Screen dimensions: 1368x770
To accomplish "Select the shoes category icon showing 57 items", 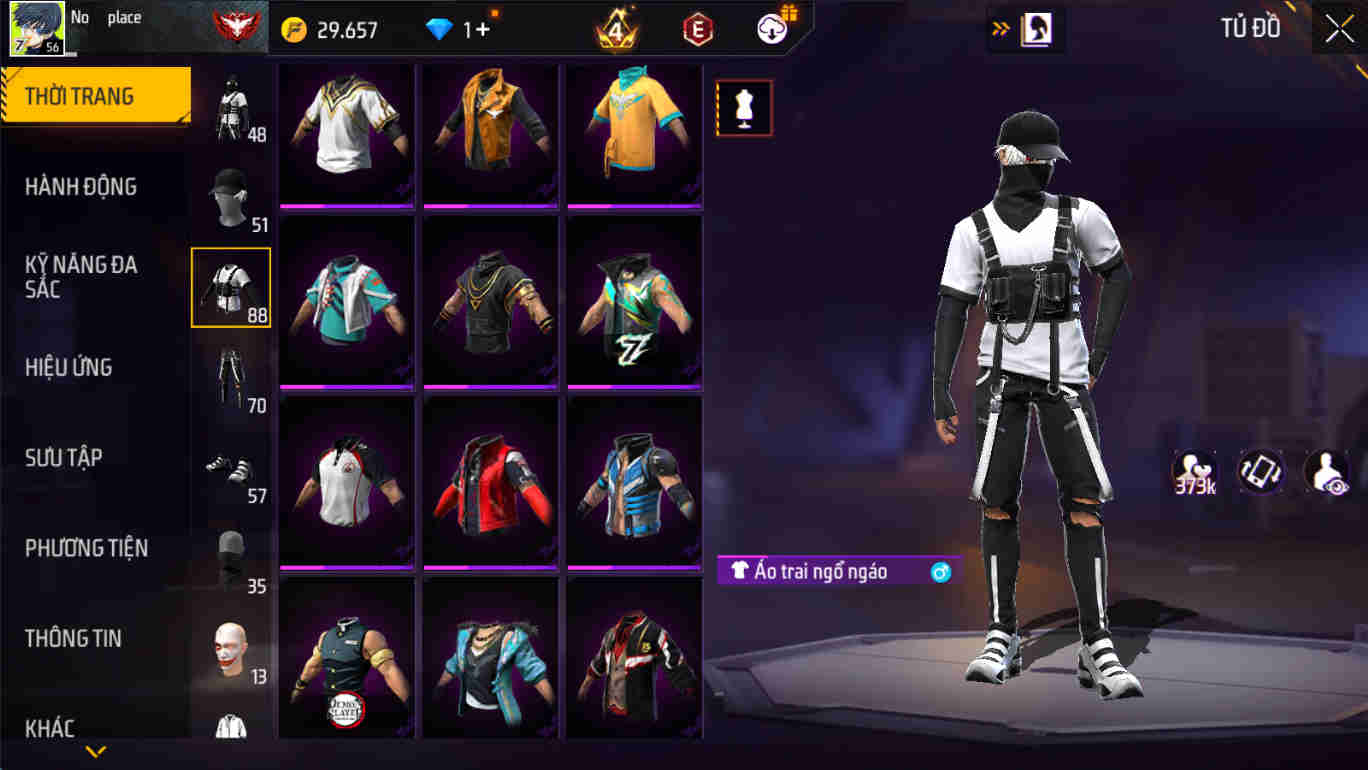I will click(230, 468).
